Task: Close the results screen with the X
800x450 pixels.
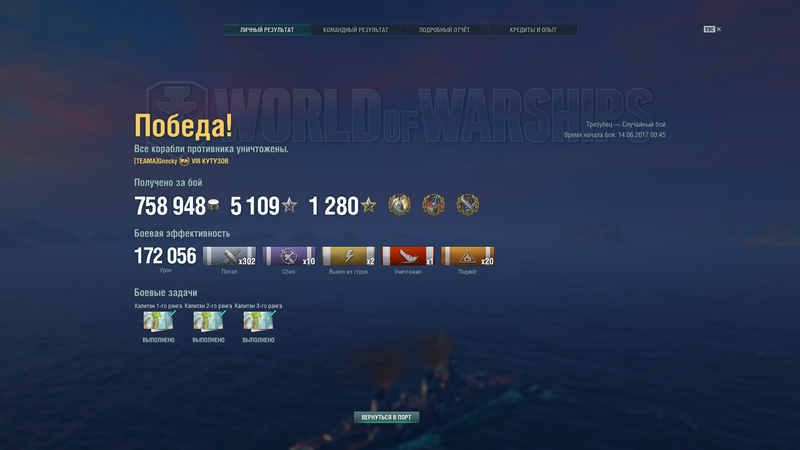Action: pos(718,29)
